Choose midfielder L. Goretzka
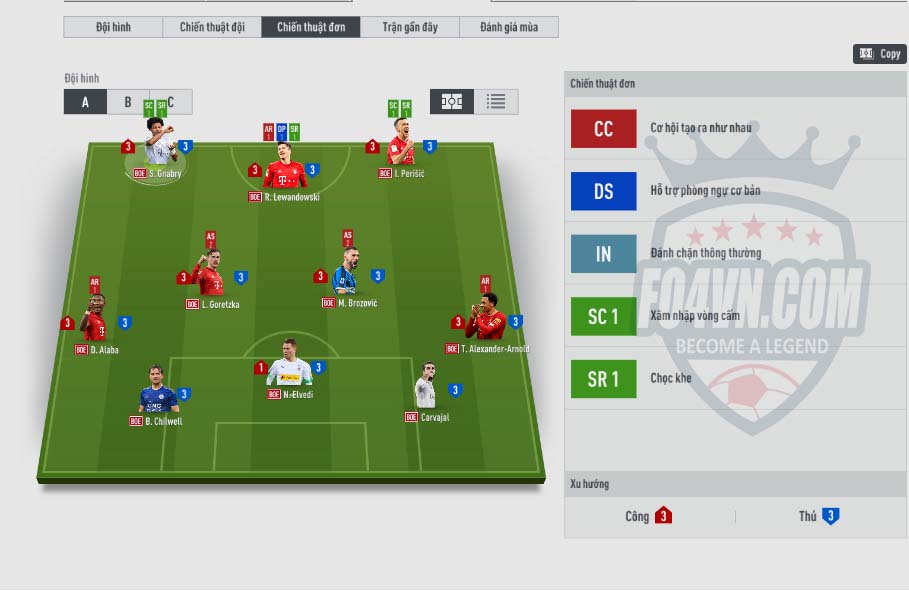This screenshot has width=909, height=592. pos(210,278)
